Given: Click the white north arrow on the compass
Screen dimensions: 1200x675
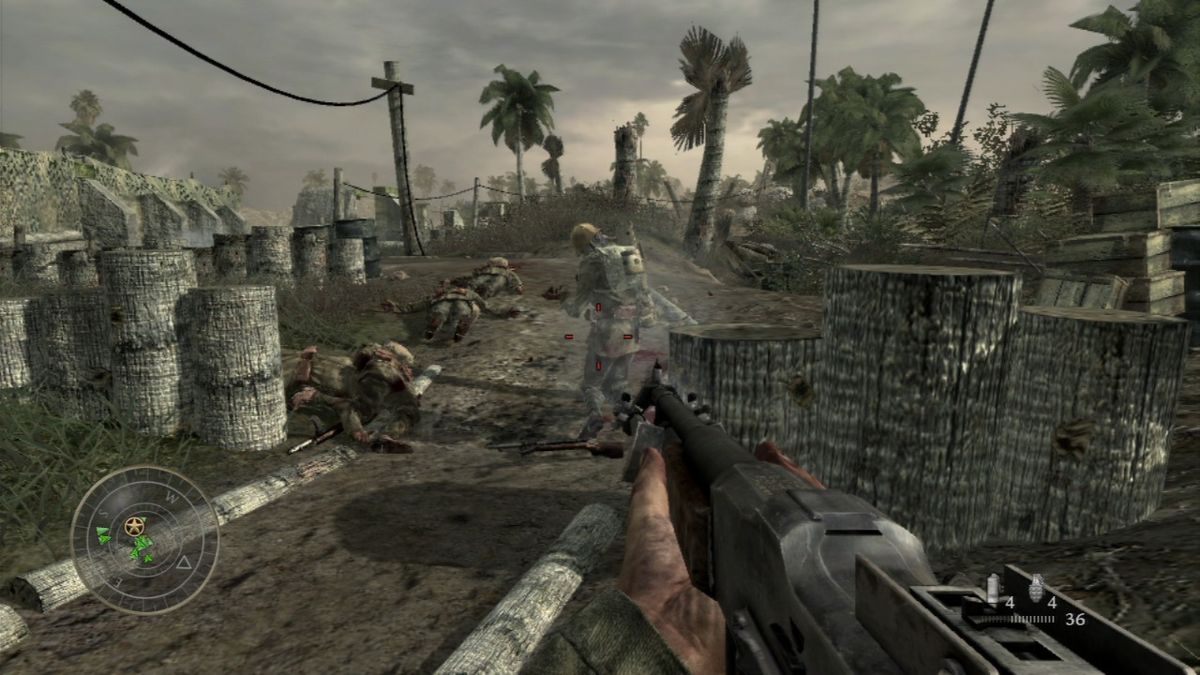Looking at the screenshot, I should (183, 564).
